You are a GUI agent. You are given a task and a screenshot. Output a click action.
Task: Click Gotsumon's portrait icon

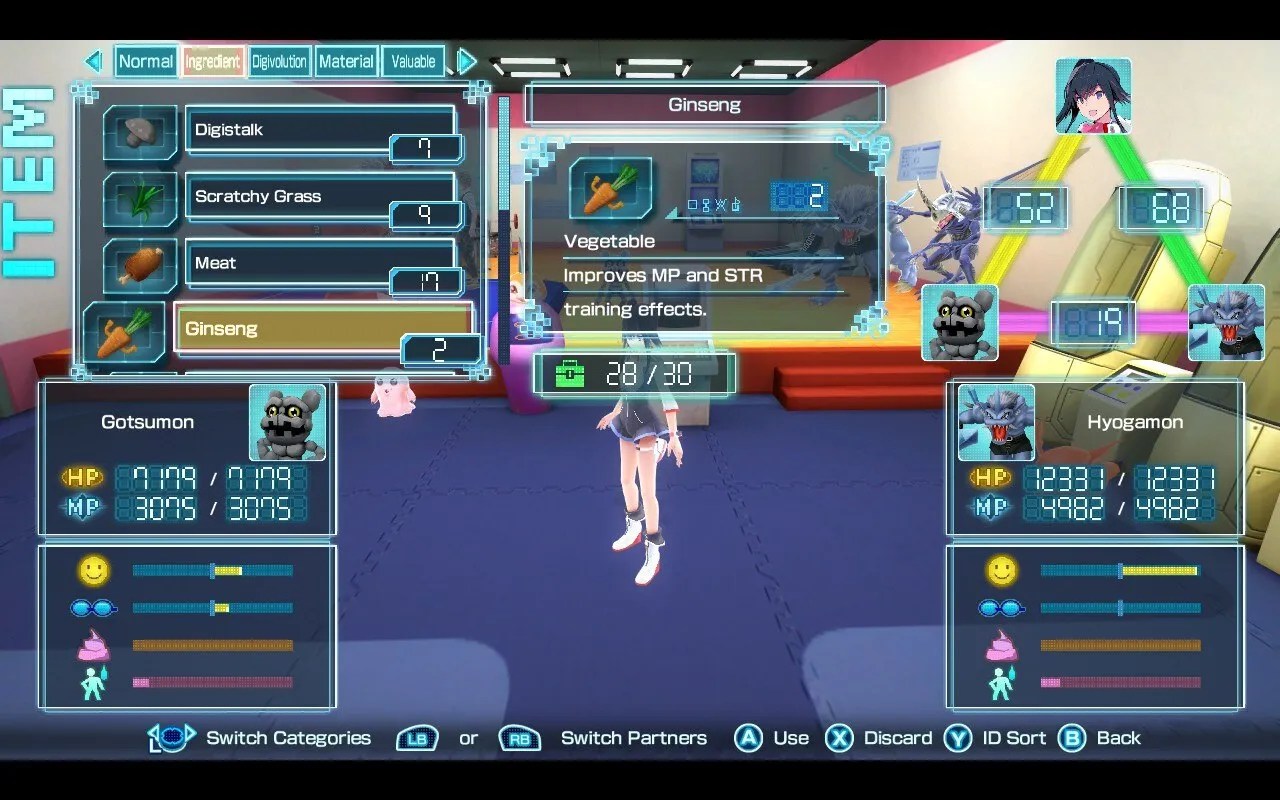pyautogui.click(x=289, y=422)
